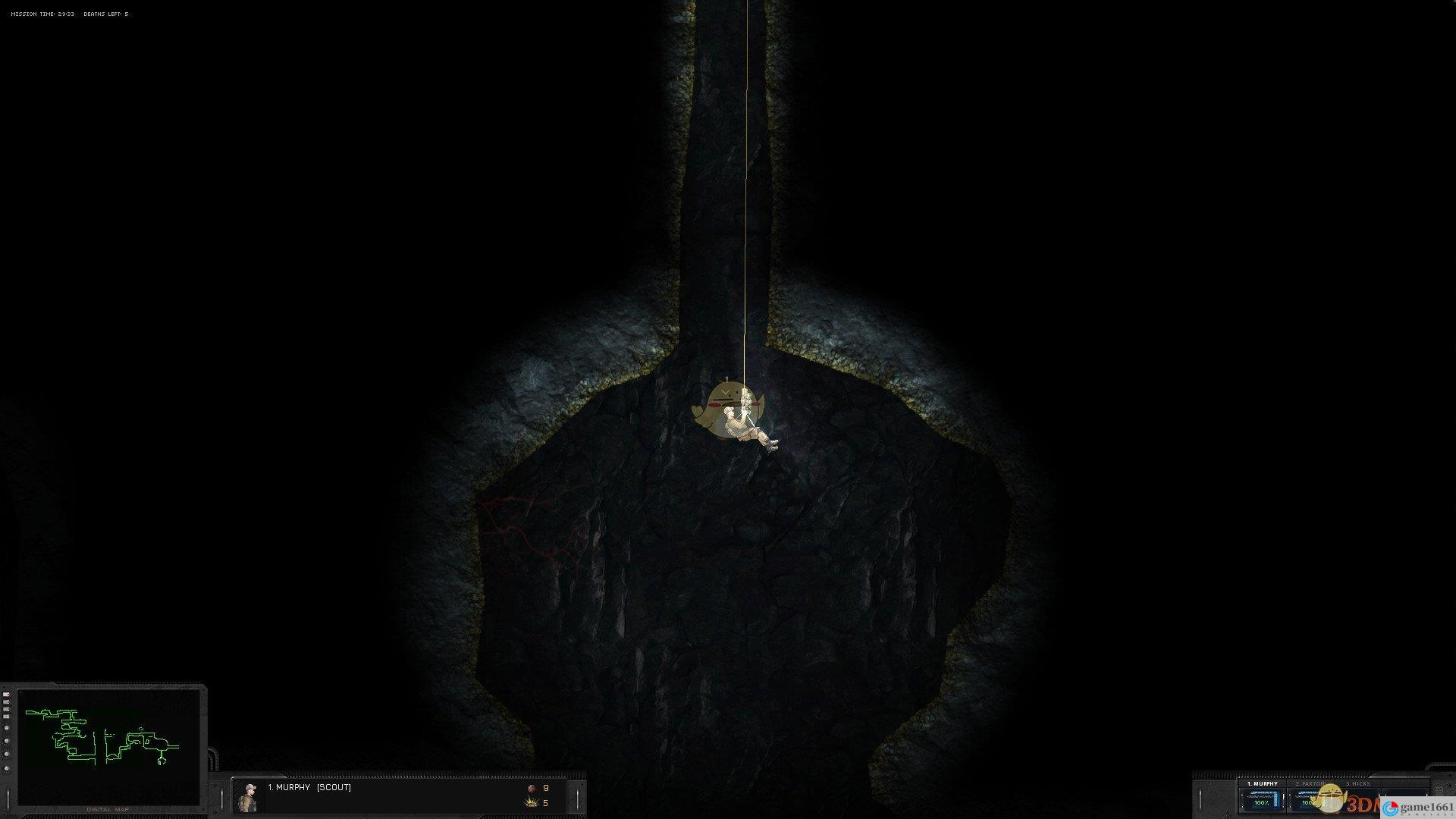Viewport: 1456px width, 819px height.
Task: Select Murphy's scout portrait
Action: [x=247, y=797]
